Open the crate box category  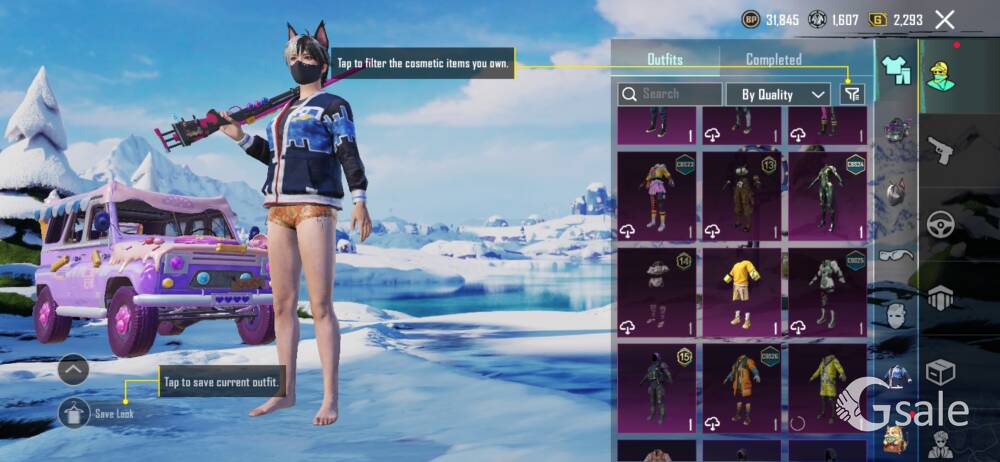coord(940,372)
